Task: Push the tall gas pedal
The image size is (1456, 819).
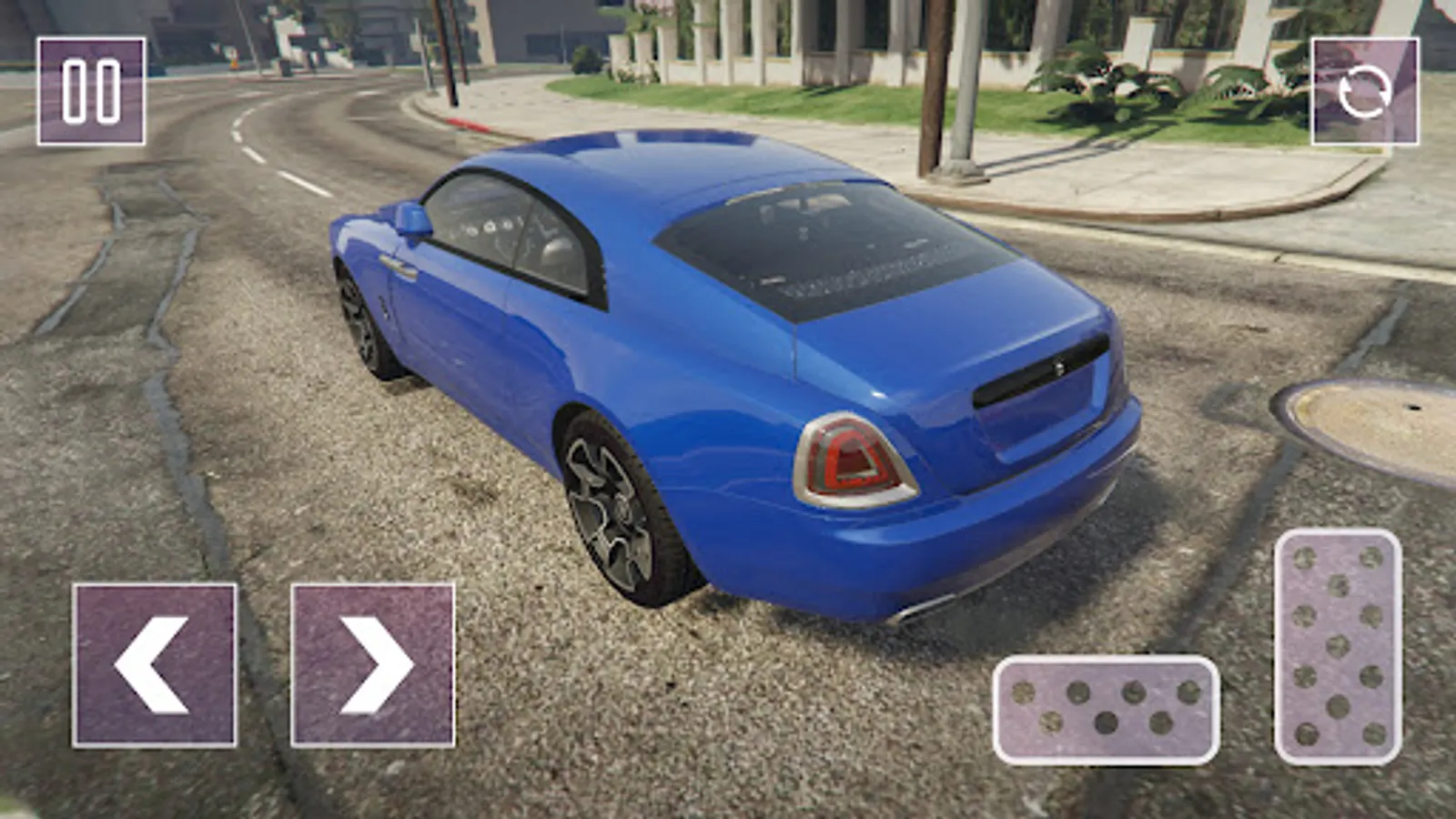Action: coord(1338,646)
